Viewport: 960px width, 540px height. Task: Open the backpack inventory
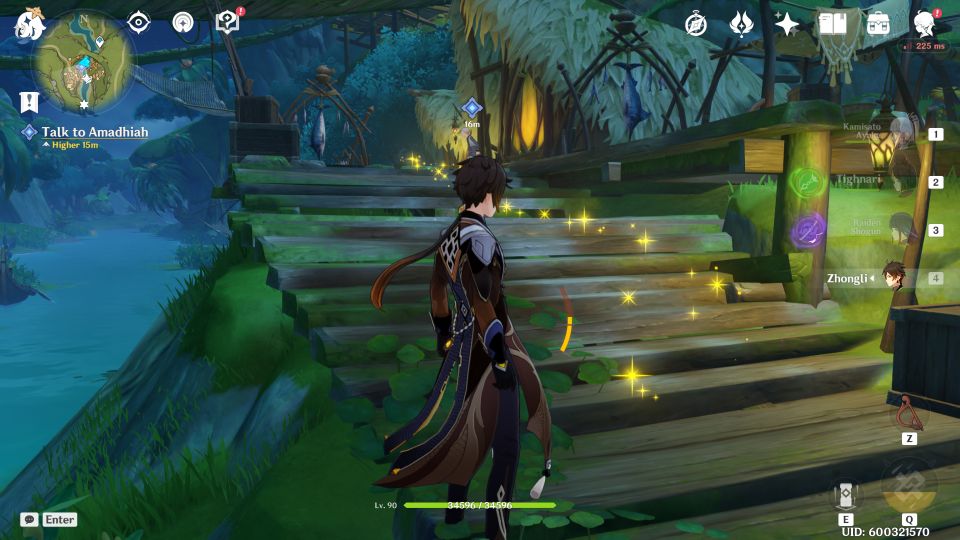tap(878, 24)
